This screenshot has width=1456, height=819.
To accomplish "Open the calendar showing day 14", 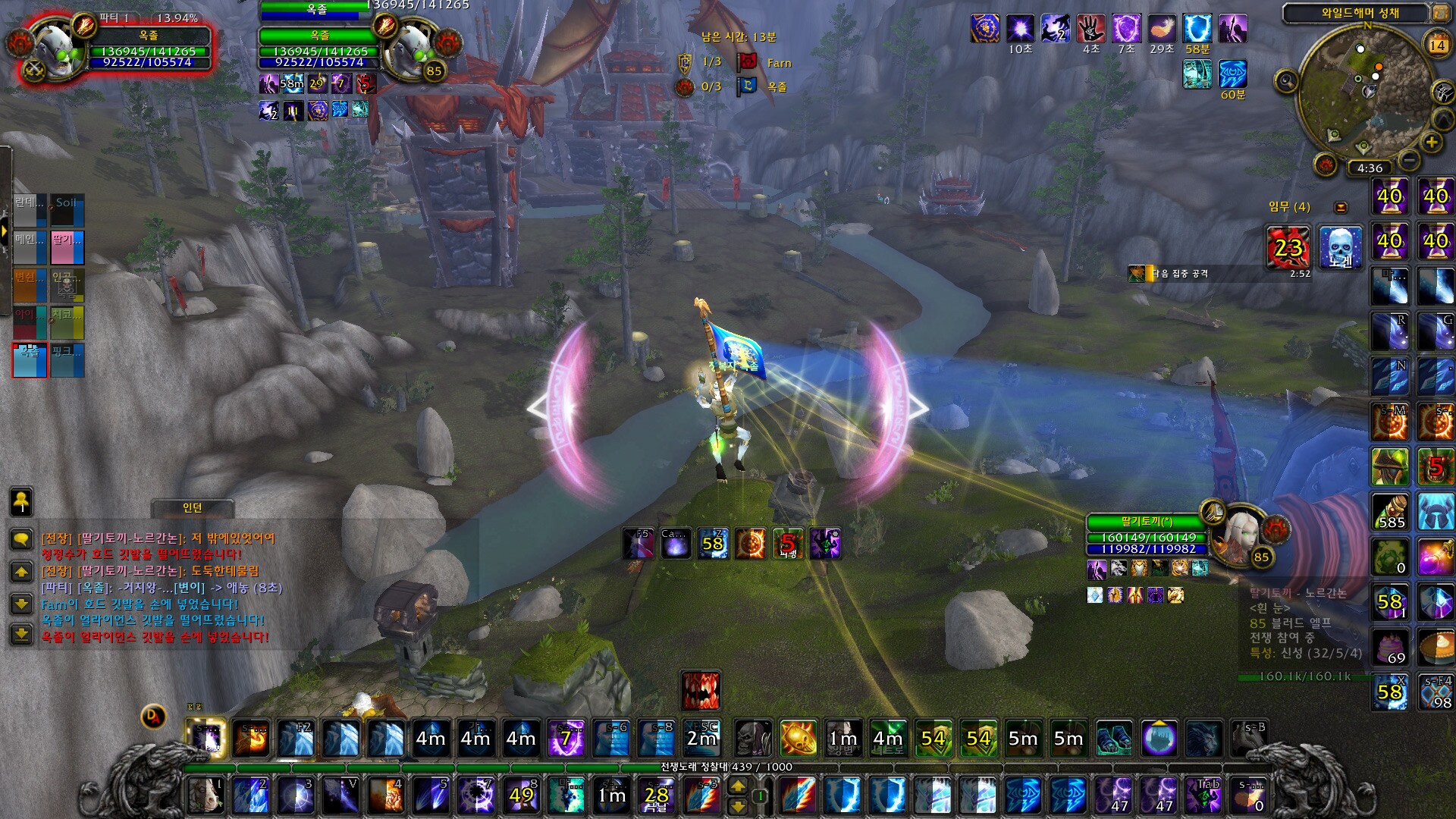I will coord(1437,45).
